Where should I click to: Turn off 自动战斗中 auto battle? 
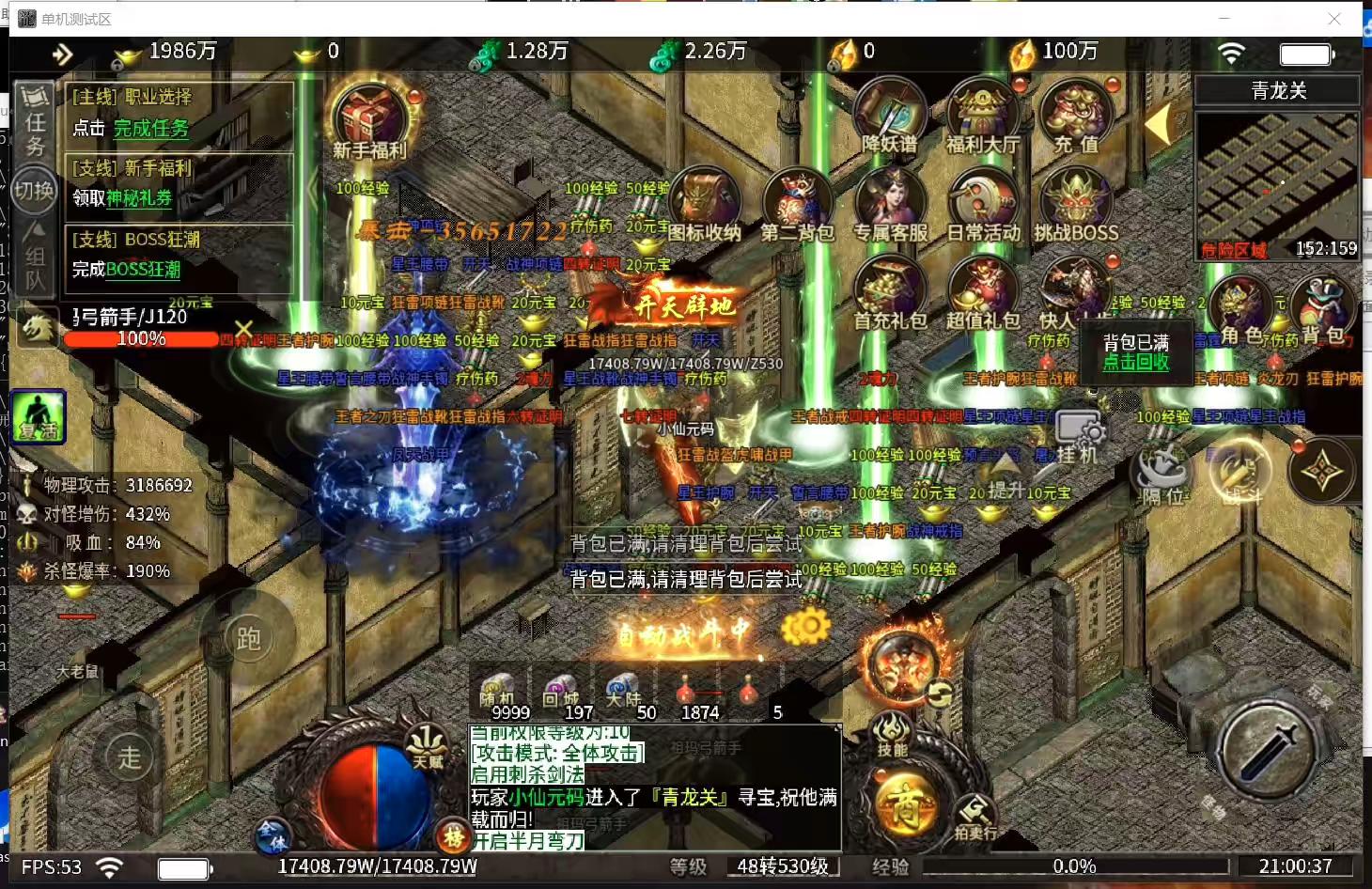[679, 632]
